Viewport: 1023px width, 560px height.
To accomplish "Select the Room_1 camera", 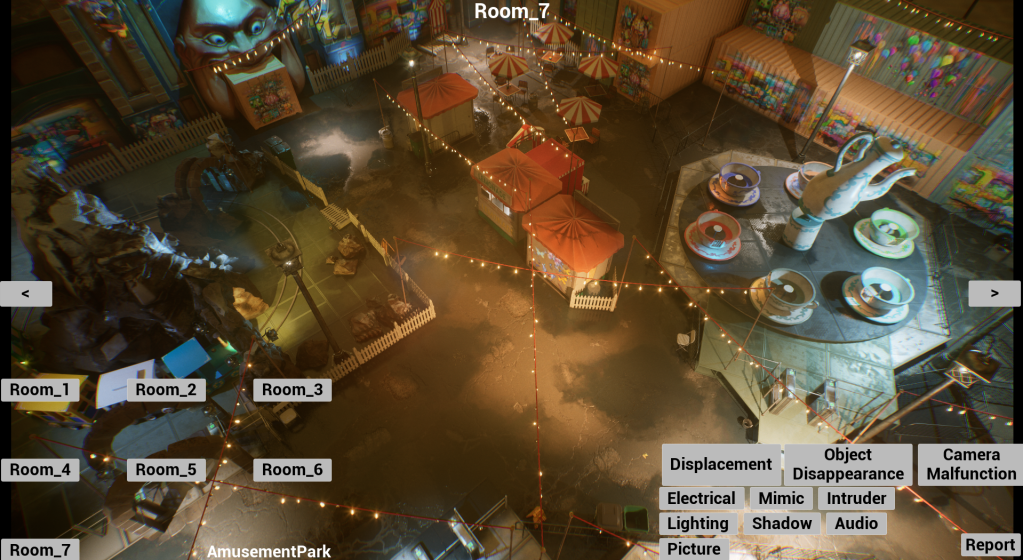I will (x=40, y=390).
